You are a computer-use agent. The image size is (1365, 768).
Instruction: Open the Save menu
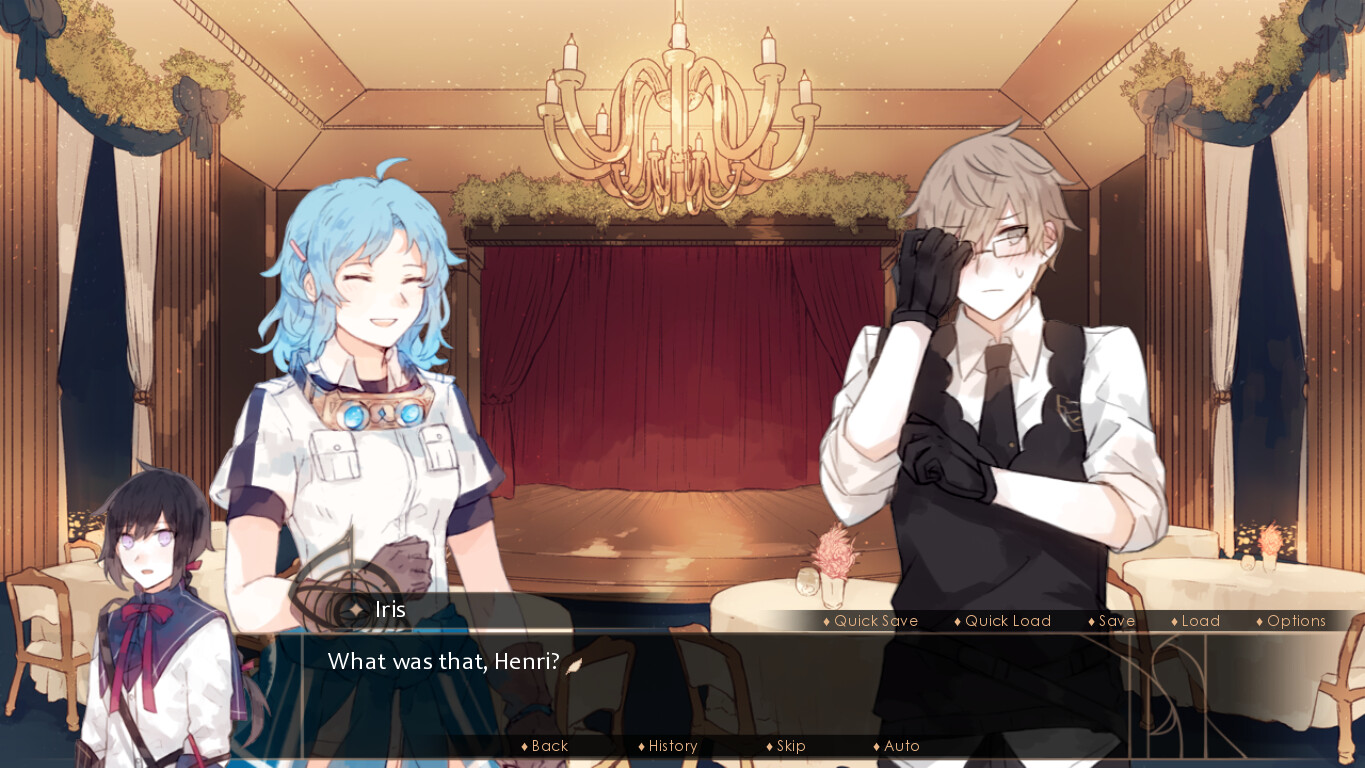(1115, 621)
